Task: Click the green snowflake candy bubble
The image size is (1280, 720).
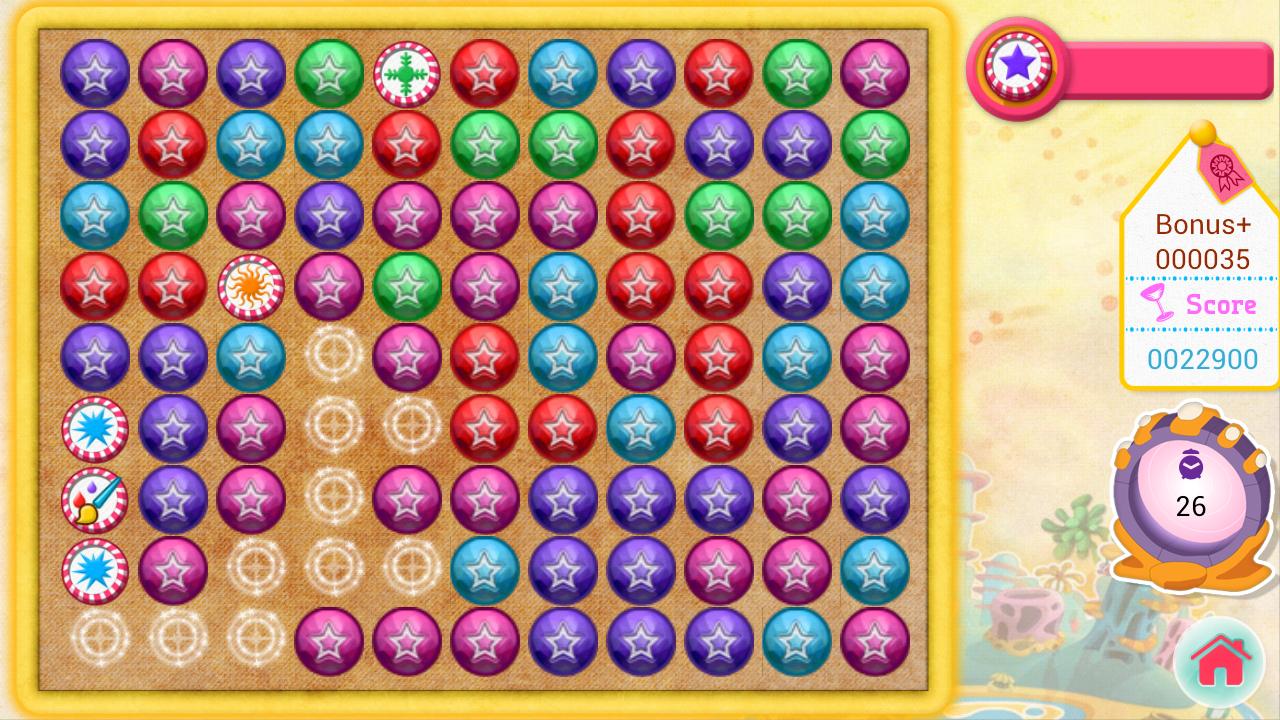Action: [405, 71]
